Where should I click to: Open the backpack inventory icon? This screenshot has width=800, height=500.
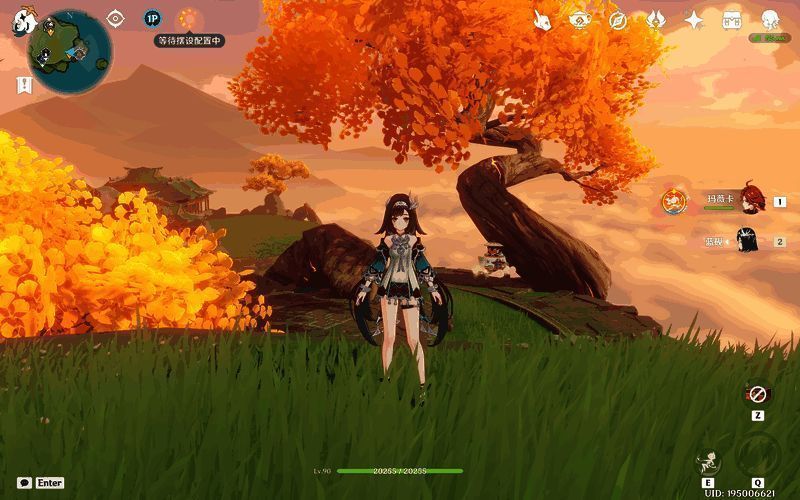tap(732, 20)
